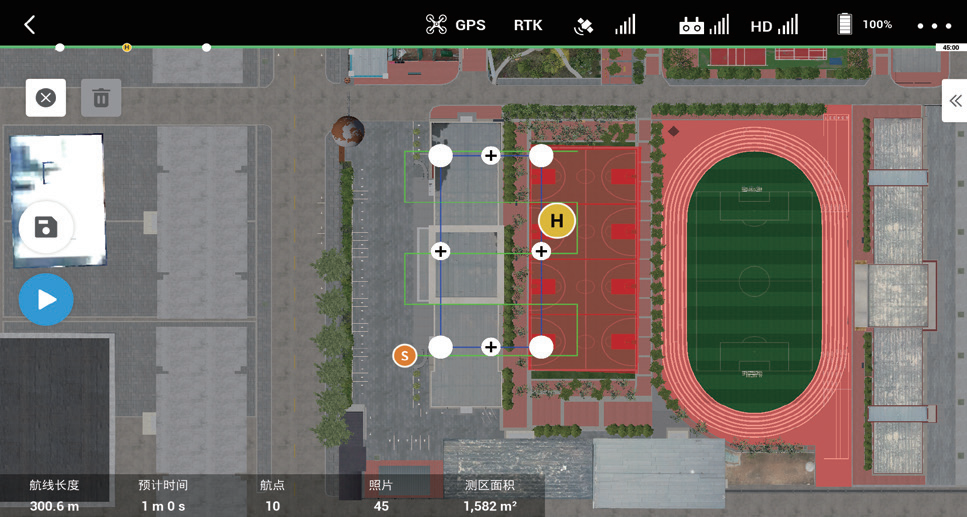Image resolution: width=967 pixels, height=517 pixels.
Task: Open the GPS drone status indicator
Action: (455, 25)
